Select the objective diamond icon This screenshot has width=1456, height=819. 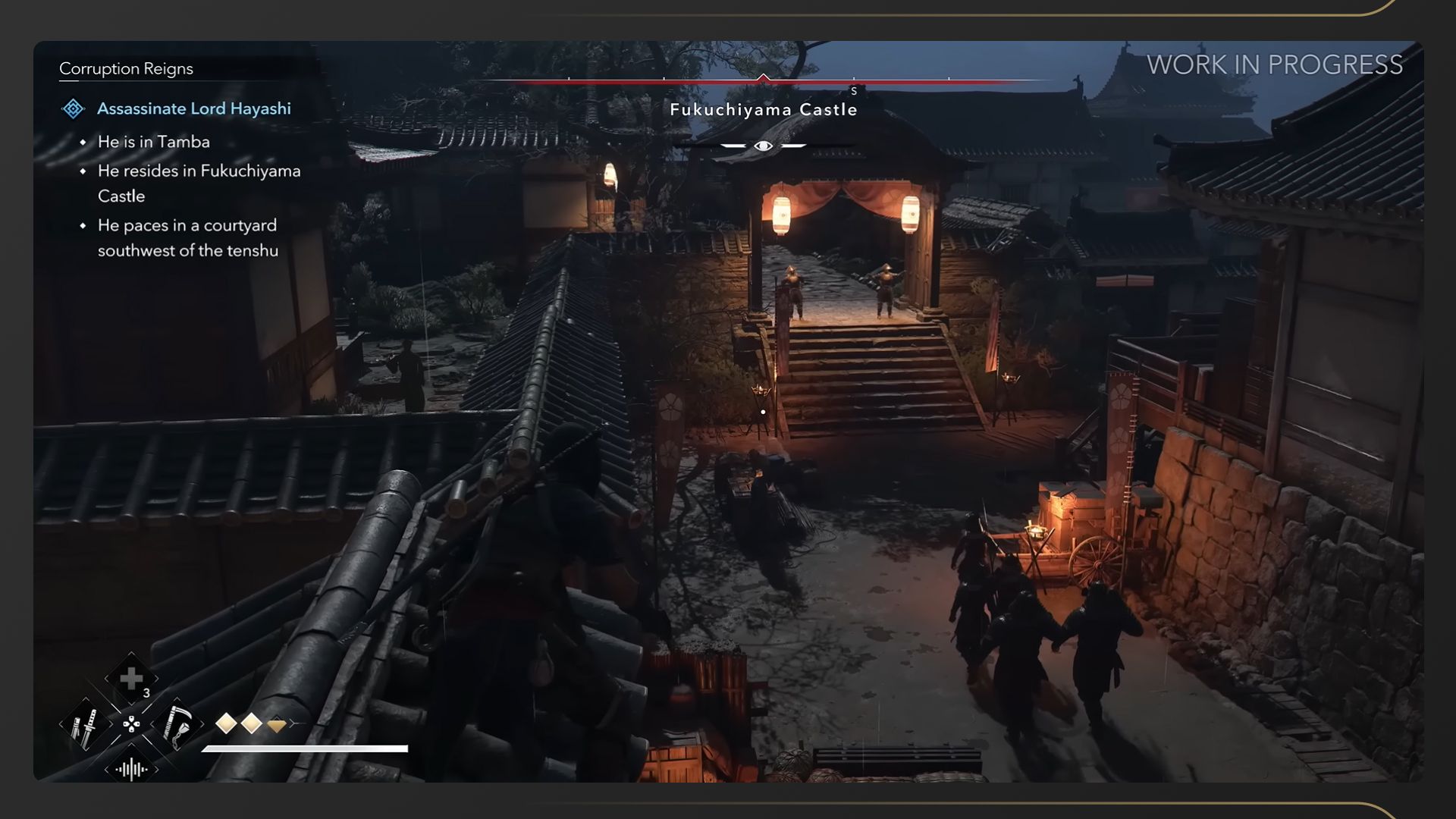click(x=73, y=108)
